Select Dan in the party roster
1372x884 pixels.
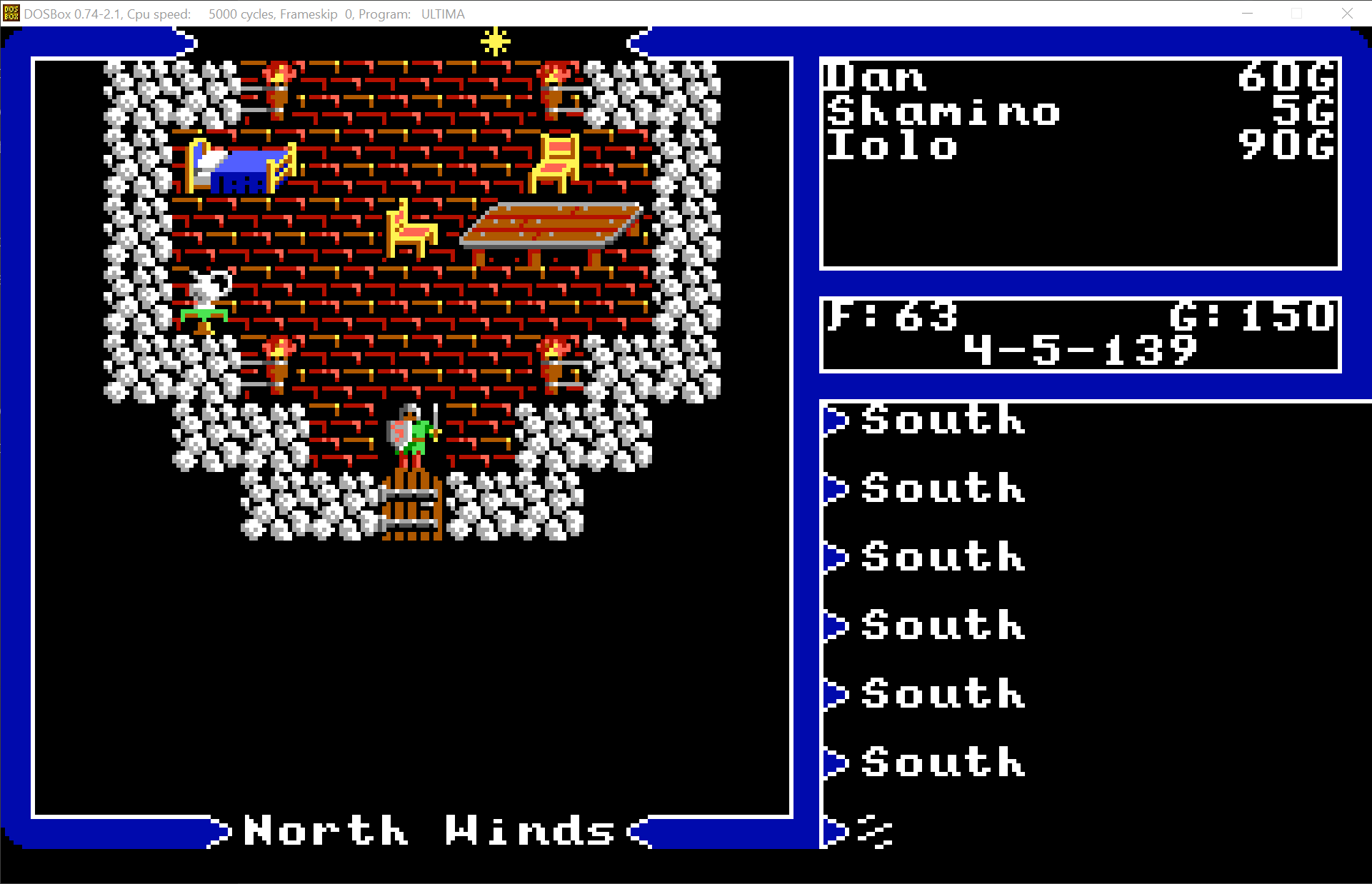pos(875,77)
